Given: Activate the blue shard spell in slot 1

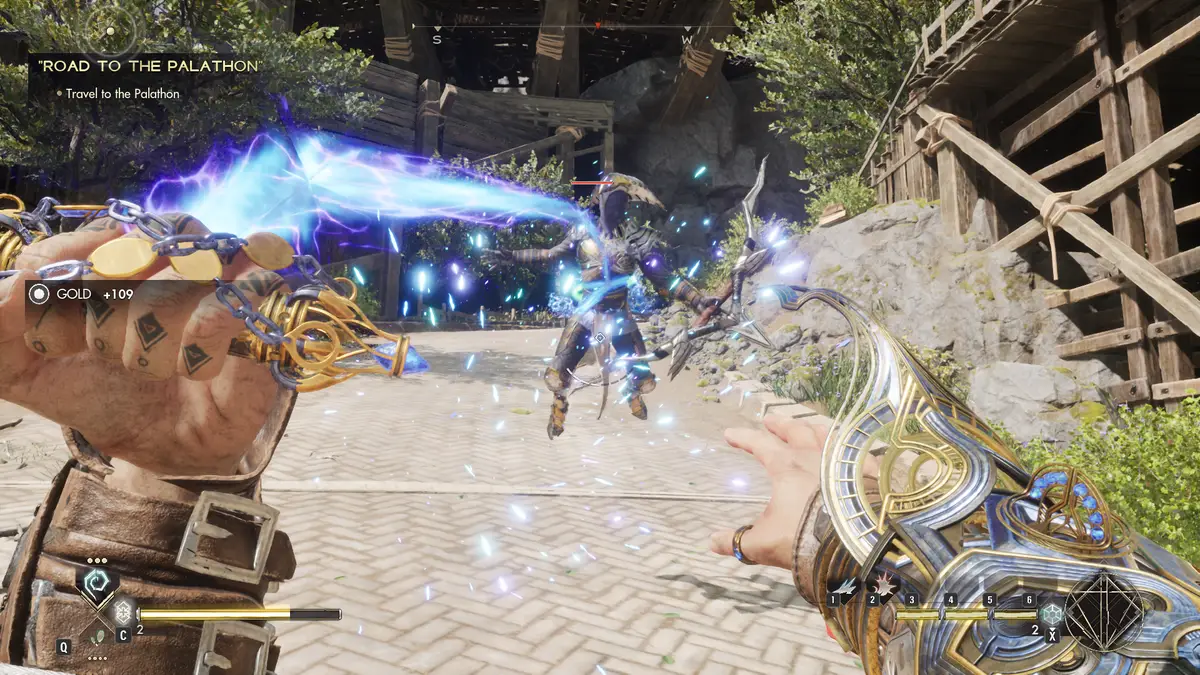Looking at the screenshot, I should 847,586.
